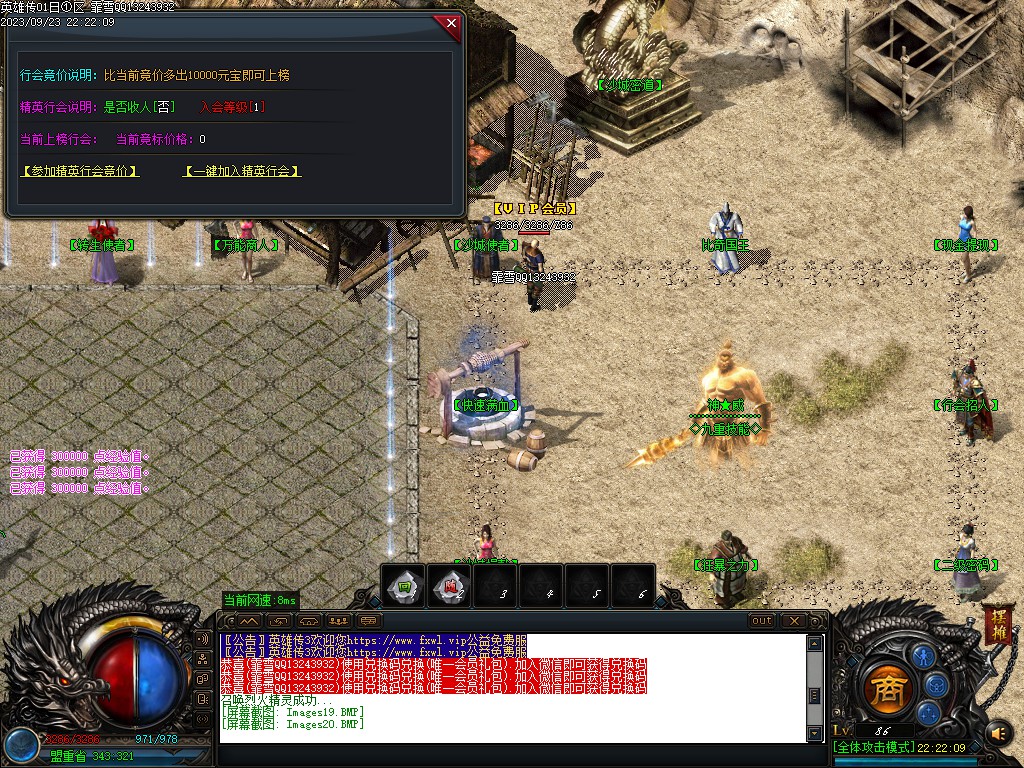Click the mountain-shaped chat toolbar button
Screen dimensions: 1024x768
point(249,621)
